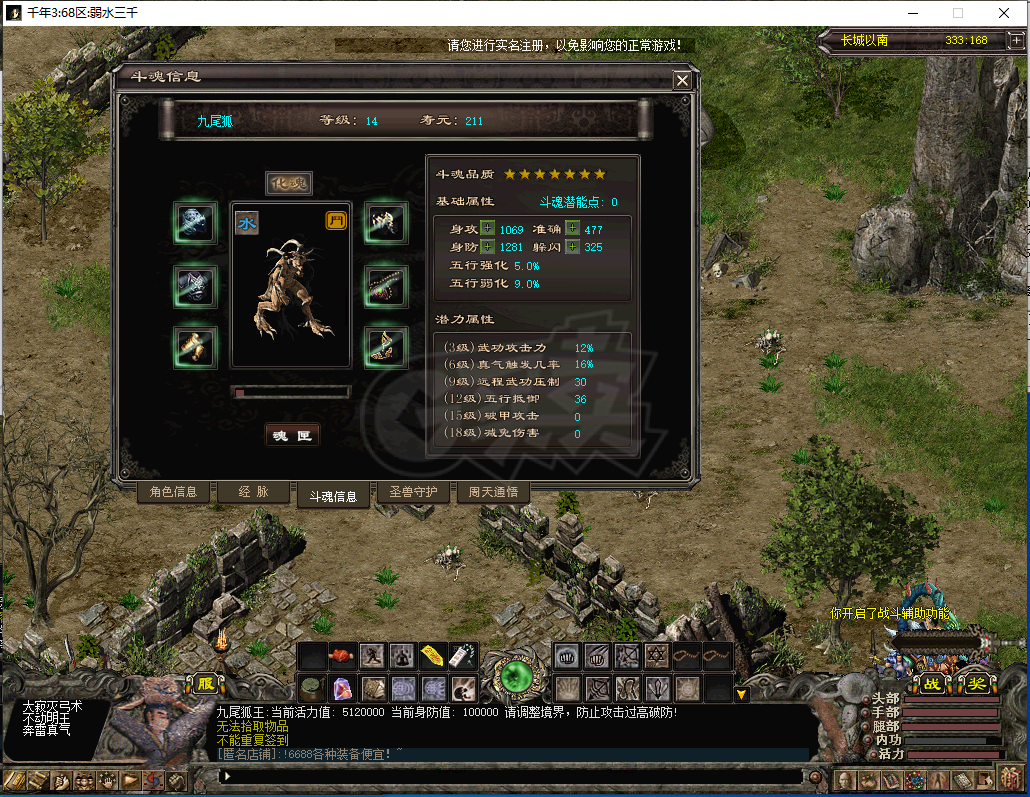Add a point to 躲闪
The height and width of the screenshot is (797, 1030).
[x=572, y=247]
